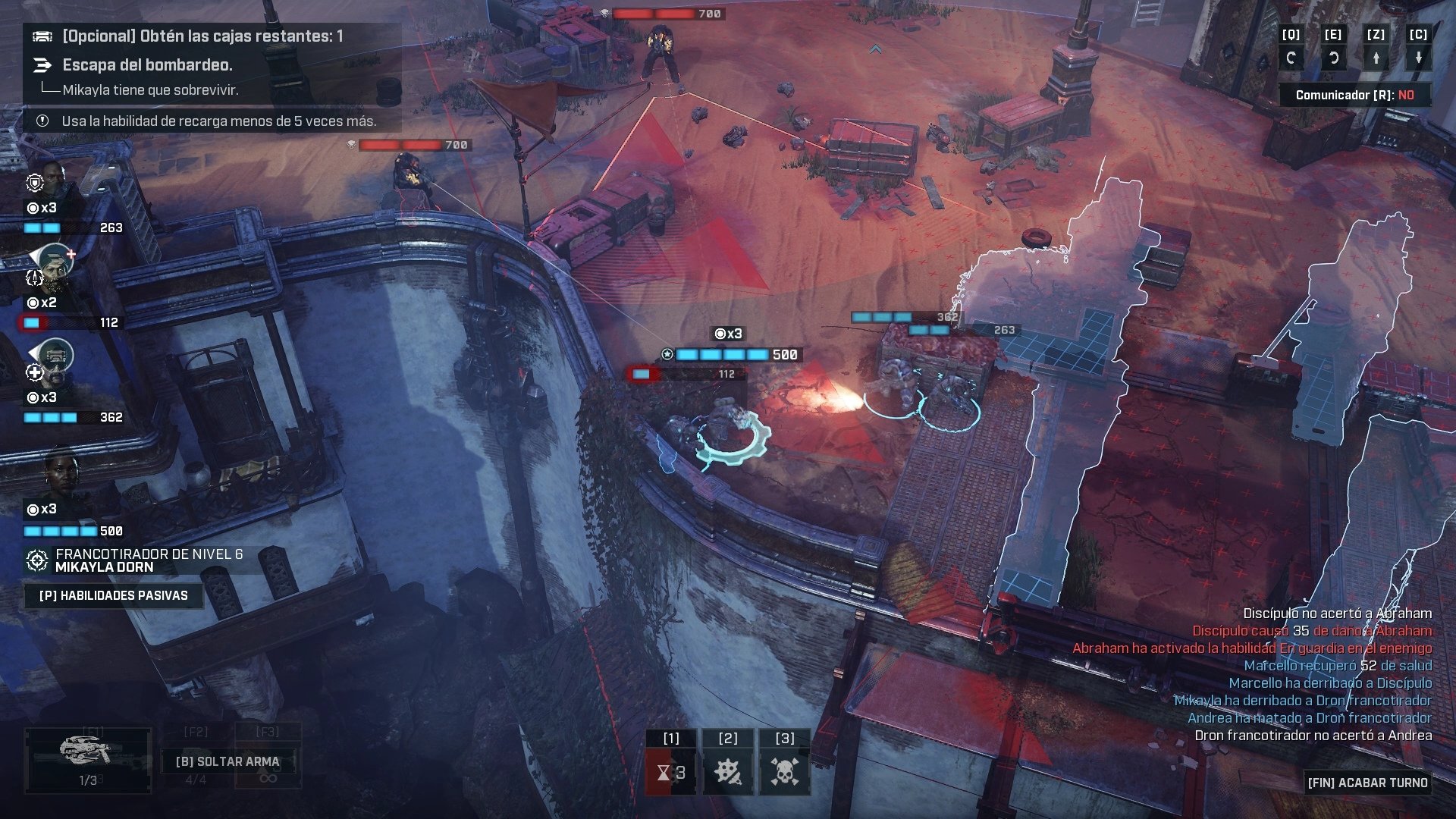Expand the [P] Habilidades Pasivas panel
This screenshot has height=819, width=1456.
tap(114, 595)
